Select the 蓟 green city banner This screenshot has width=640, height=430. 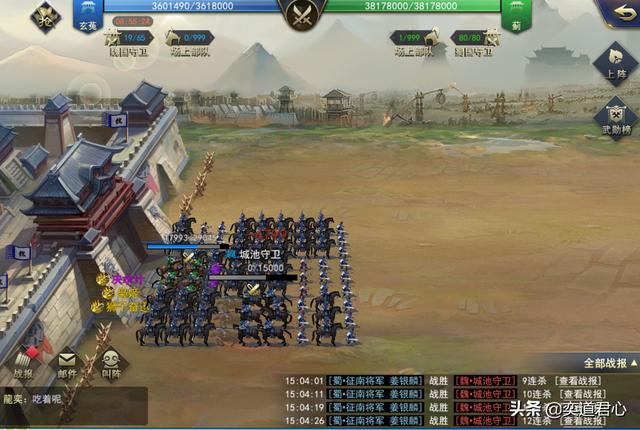[x=516, y=14]
